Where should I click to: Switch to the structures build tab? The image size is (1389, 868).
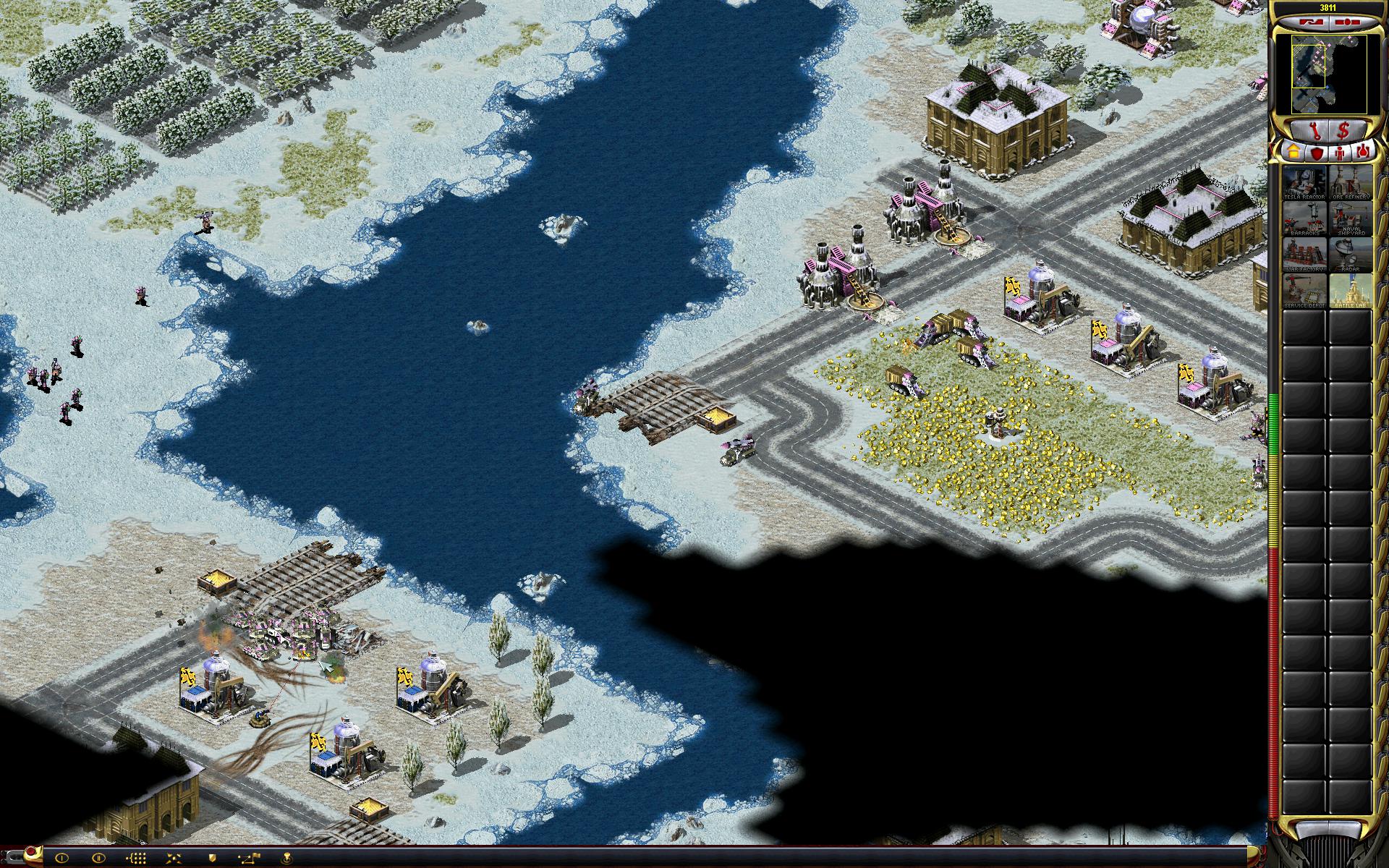(1292, 153)
